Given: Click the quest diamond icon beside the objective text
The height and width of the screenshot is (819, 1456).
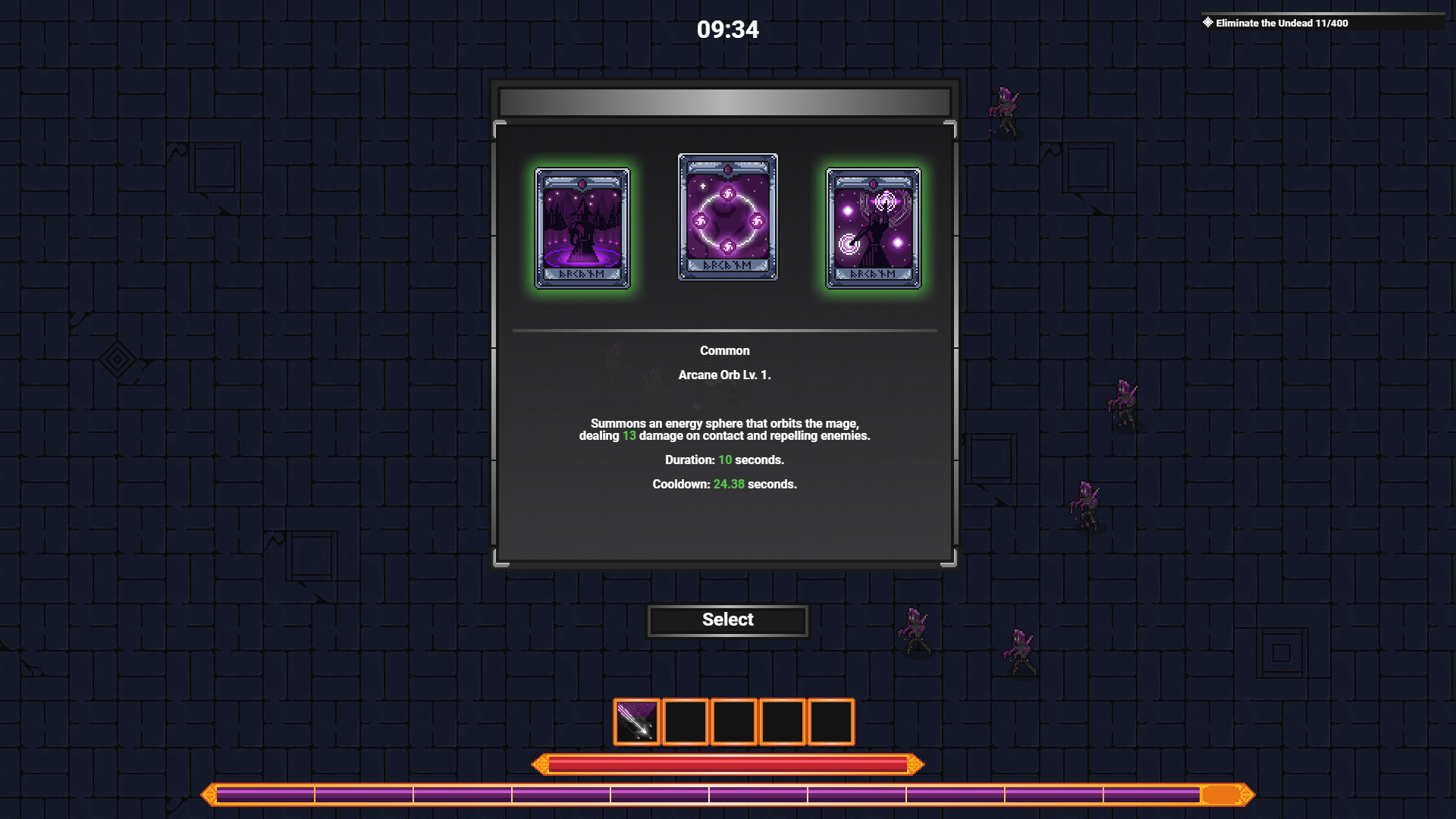Looking at the screenshot, I should coord(1209,20).
